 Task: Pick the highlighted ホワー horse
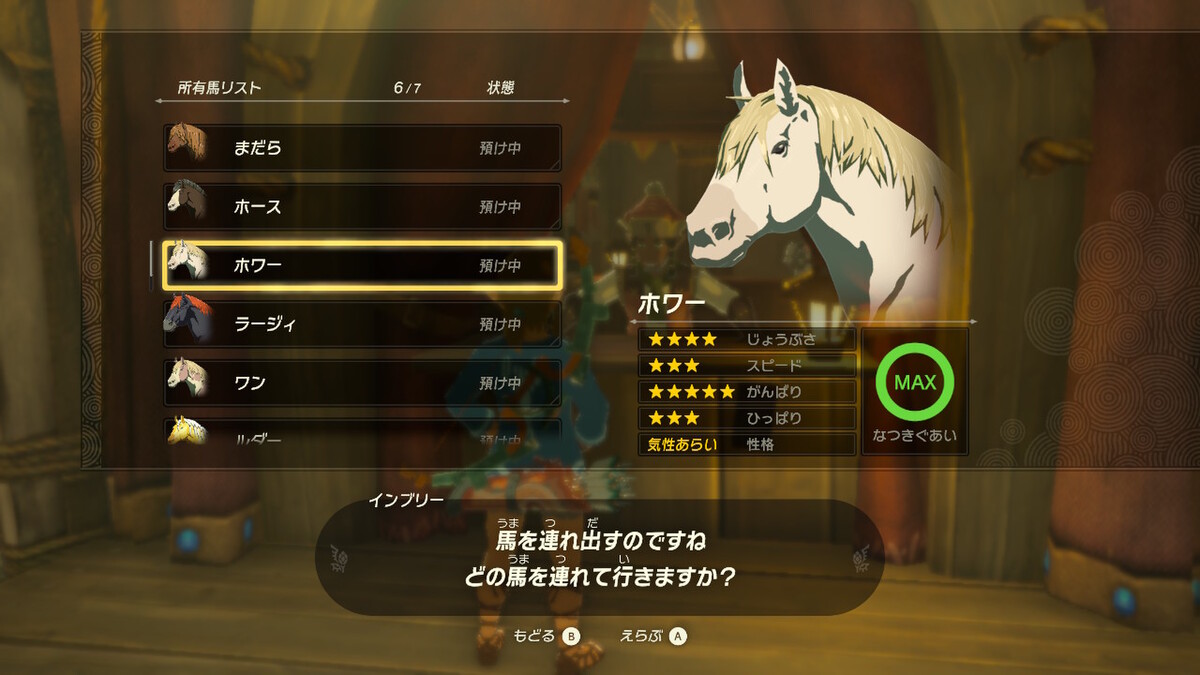(362, 266)
